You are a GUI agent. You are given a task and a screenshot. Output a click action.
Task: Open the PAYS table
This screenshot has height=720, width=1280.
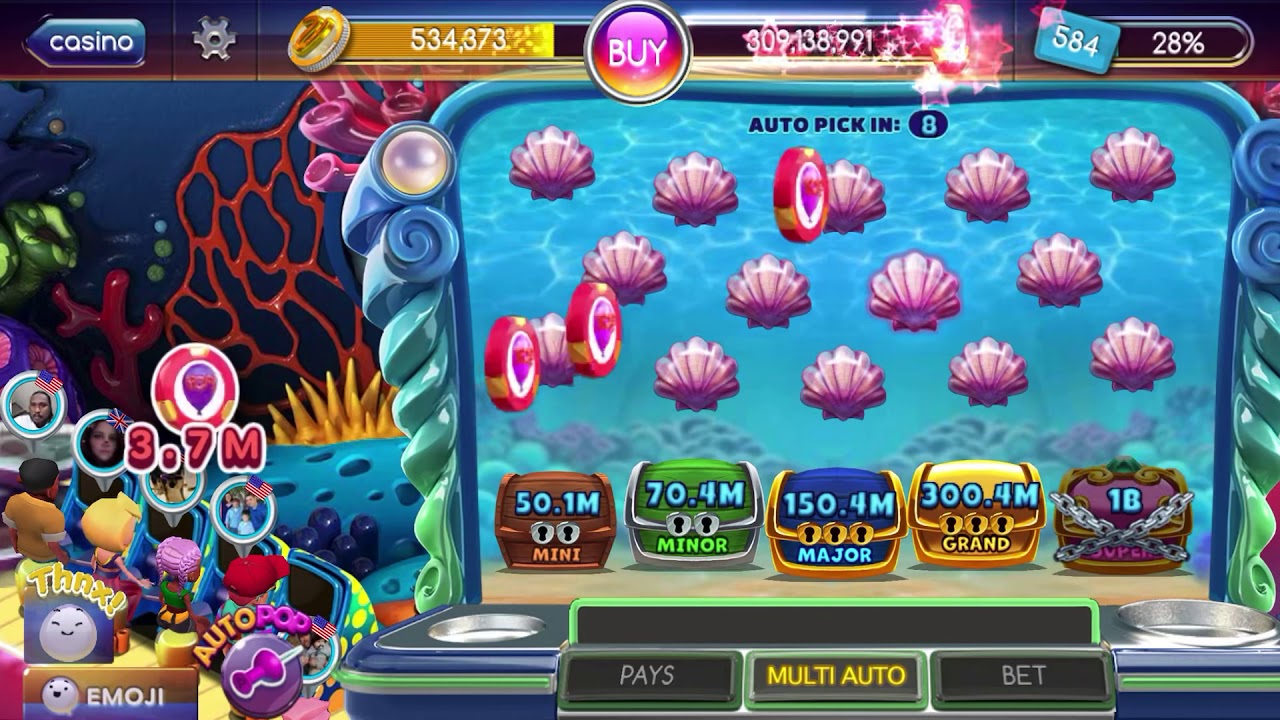647,676
